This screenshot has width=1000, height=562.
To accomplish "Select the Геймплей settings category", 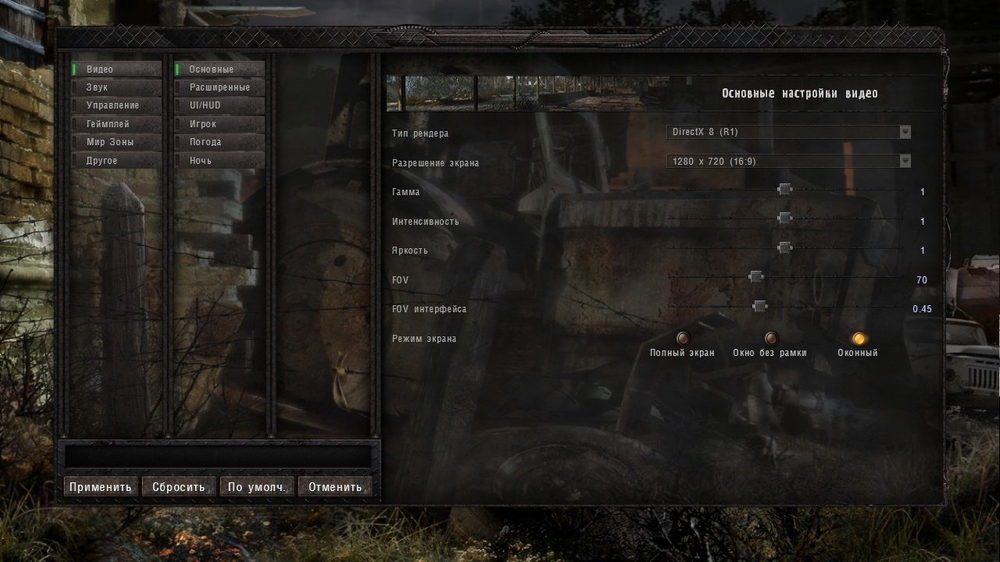I will (x=115, y=124).
